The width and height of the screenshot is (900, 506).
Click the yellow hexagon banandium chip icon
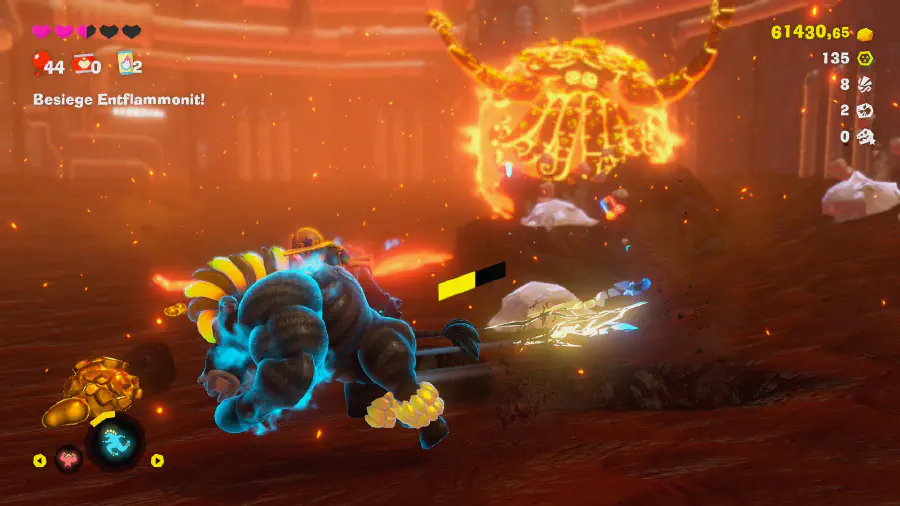point(866,59)
